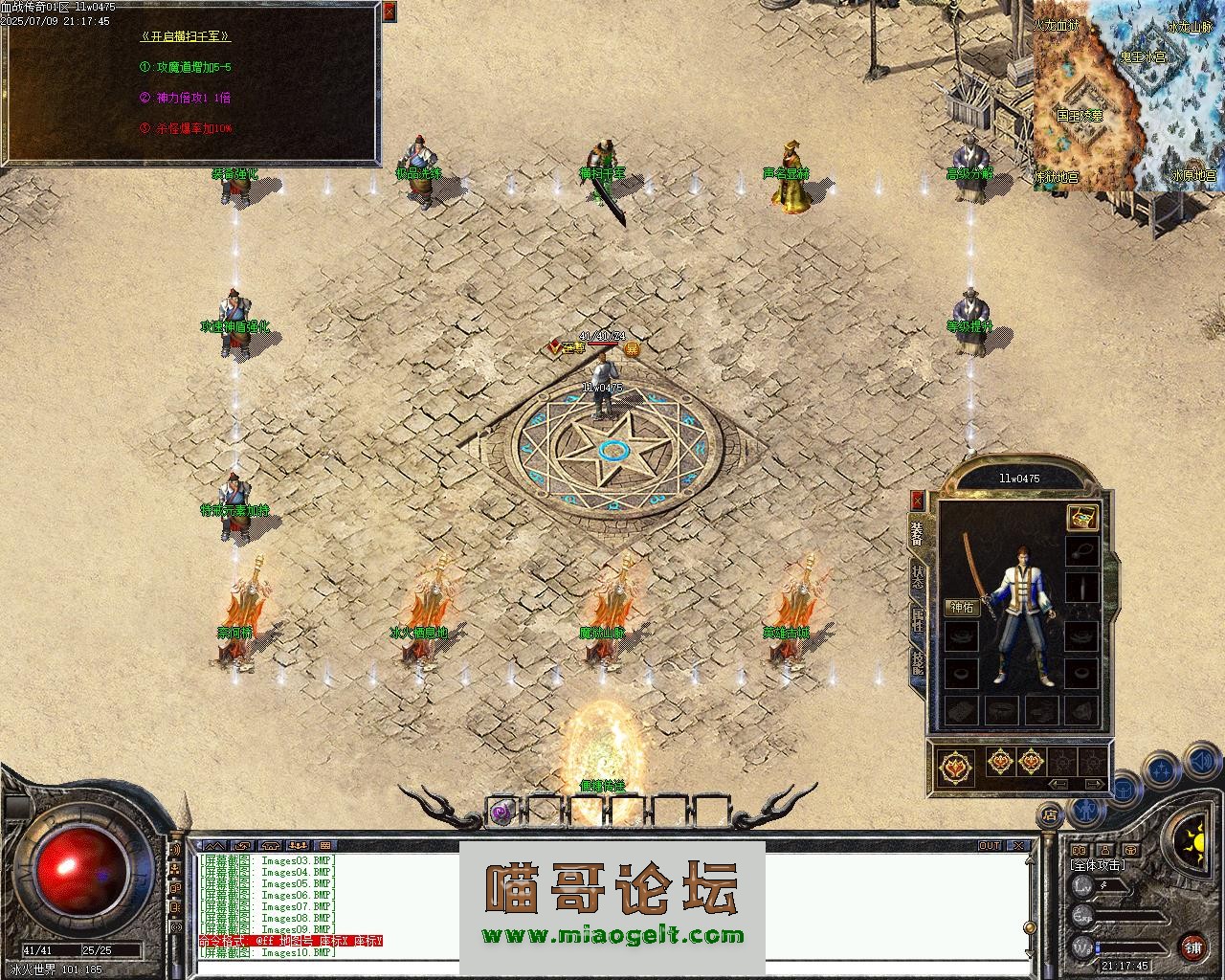
Task: Click the chat input line
Action: pos(612,969)
